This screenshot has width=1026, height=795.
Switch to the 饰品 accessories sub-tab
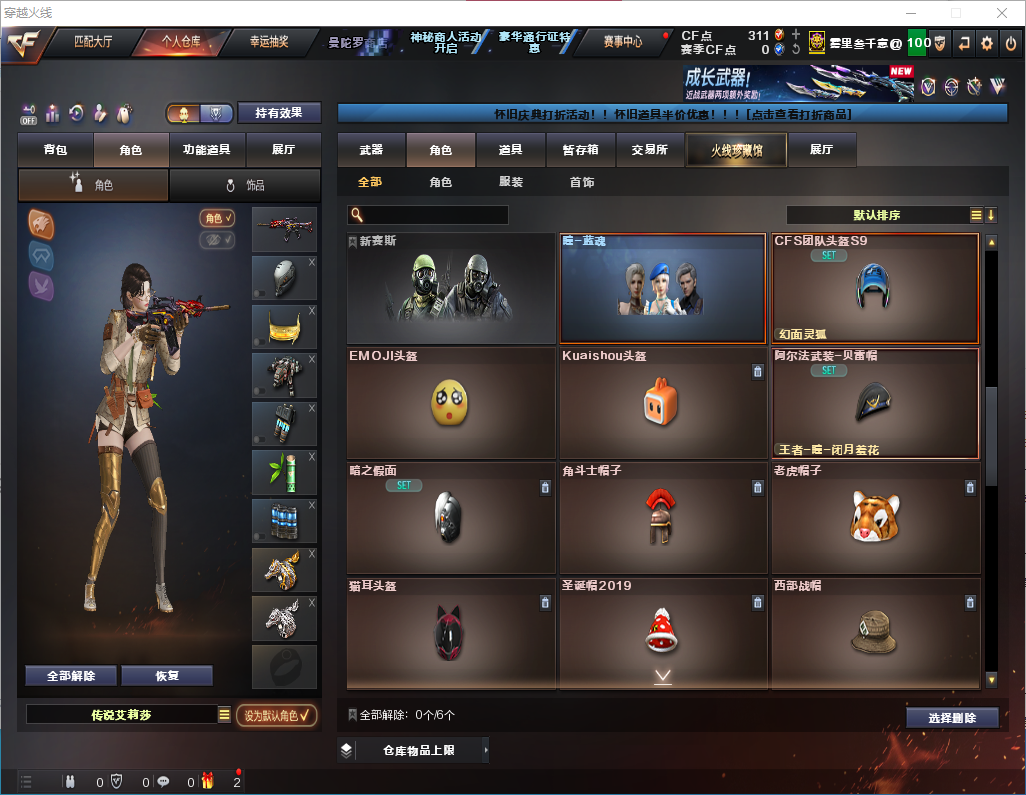244,185
